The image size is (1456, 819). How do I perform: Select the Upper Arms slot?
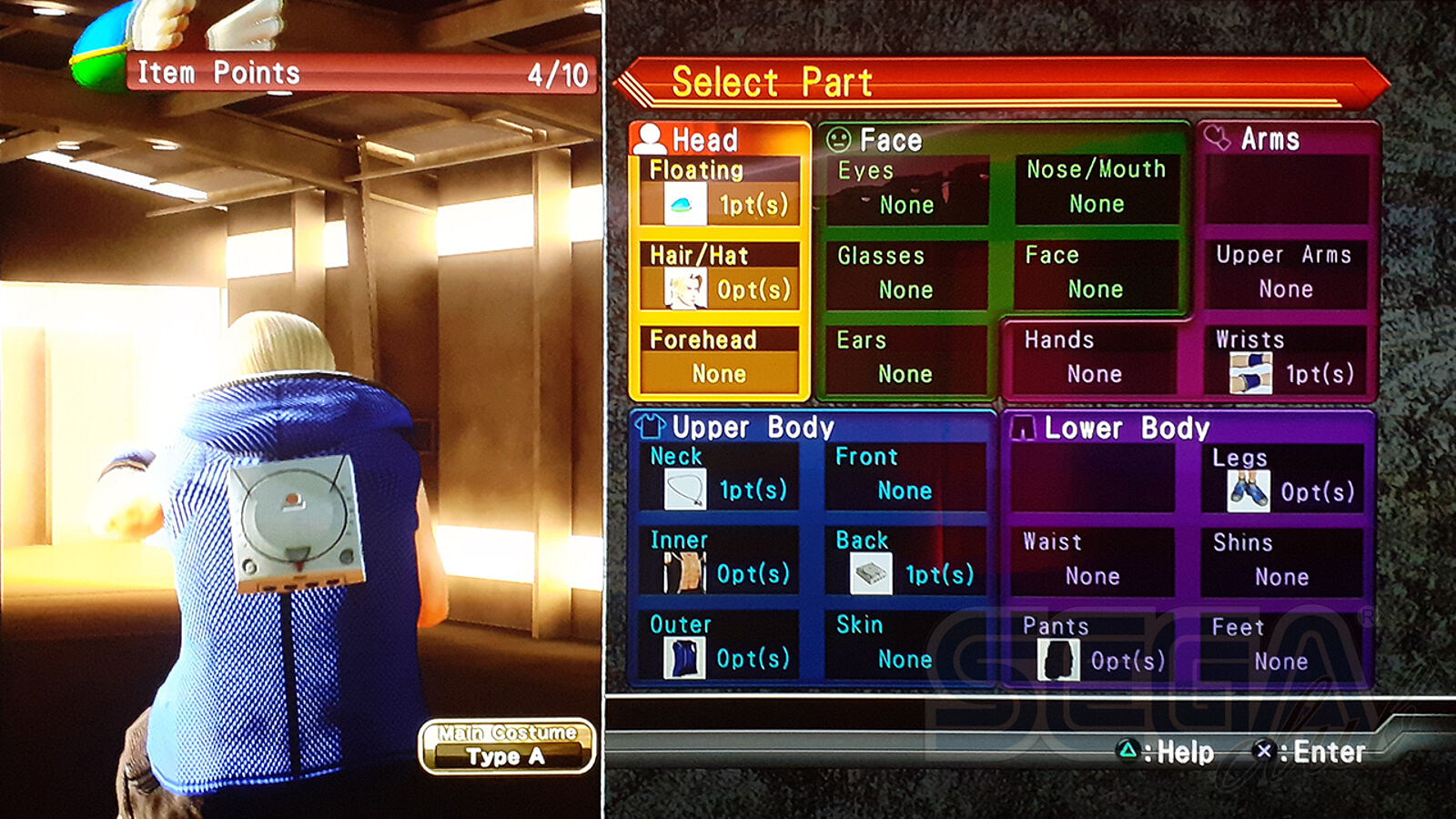pos(1285,274)
